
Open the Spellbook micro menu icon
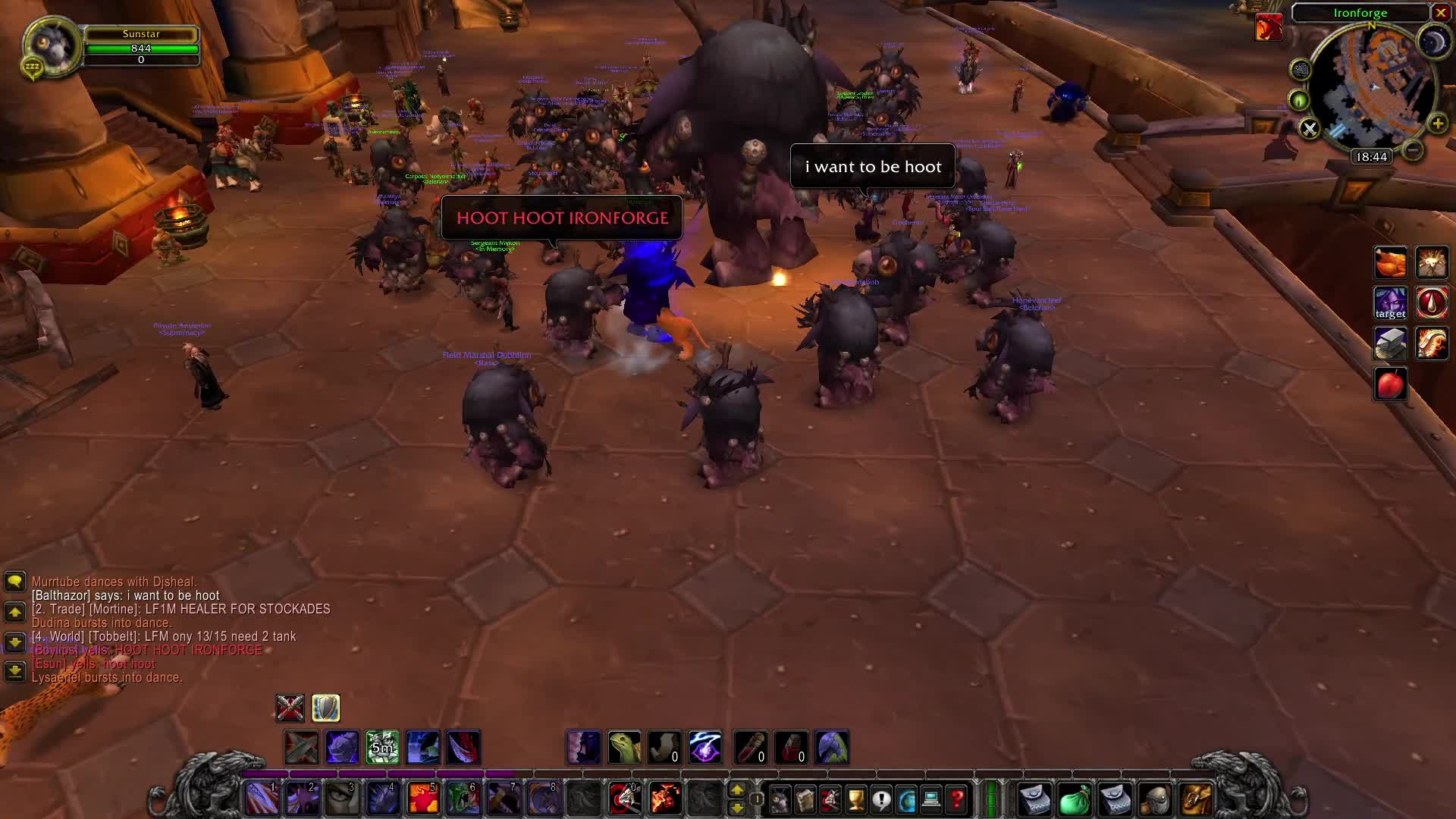[x=804, y=799]
